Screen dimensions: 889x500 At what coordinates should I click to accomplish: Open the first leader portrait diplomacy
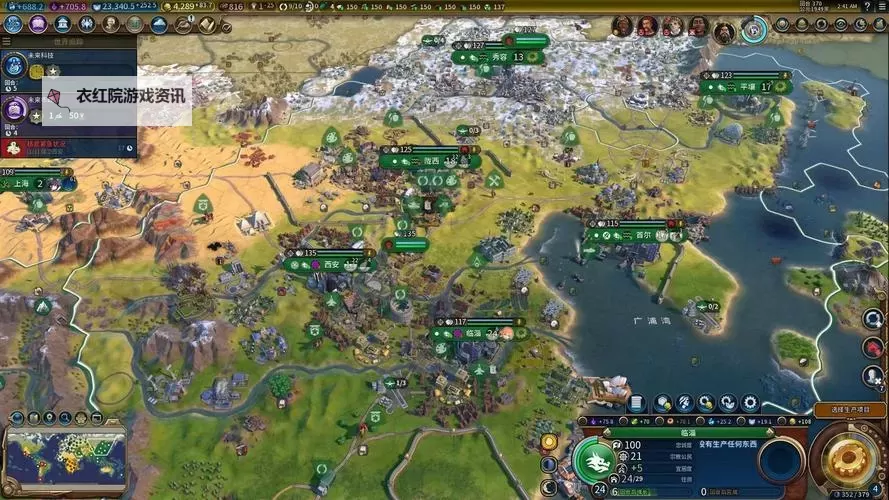click(x=622, y=27)
